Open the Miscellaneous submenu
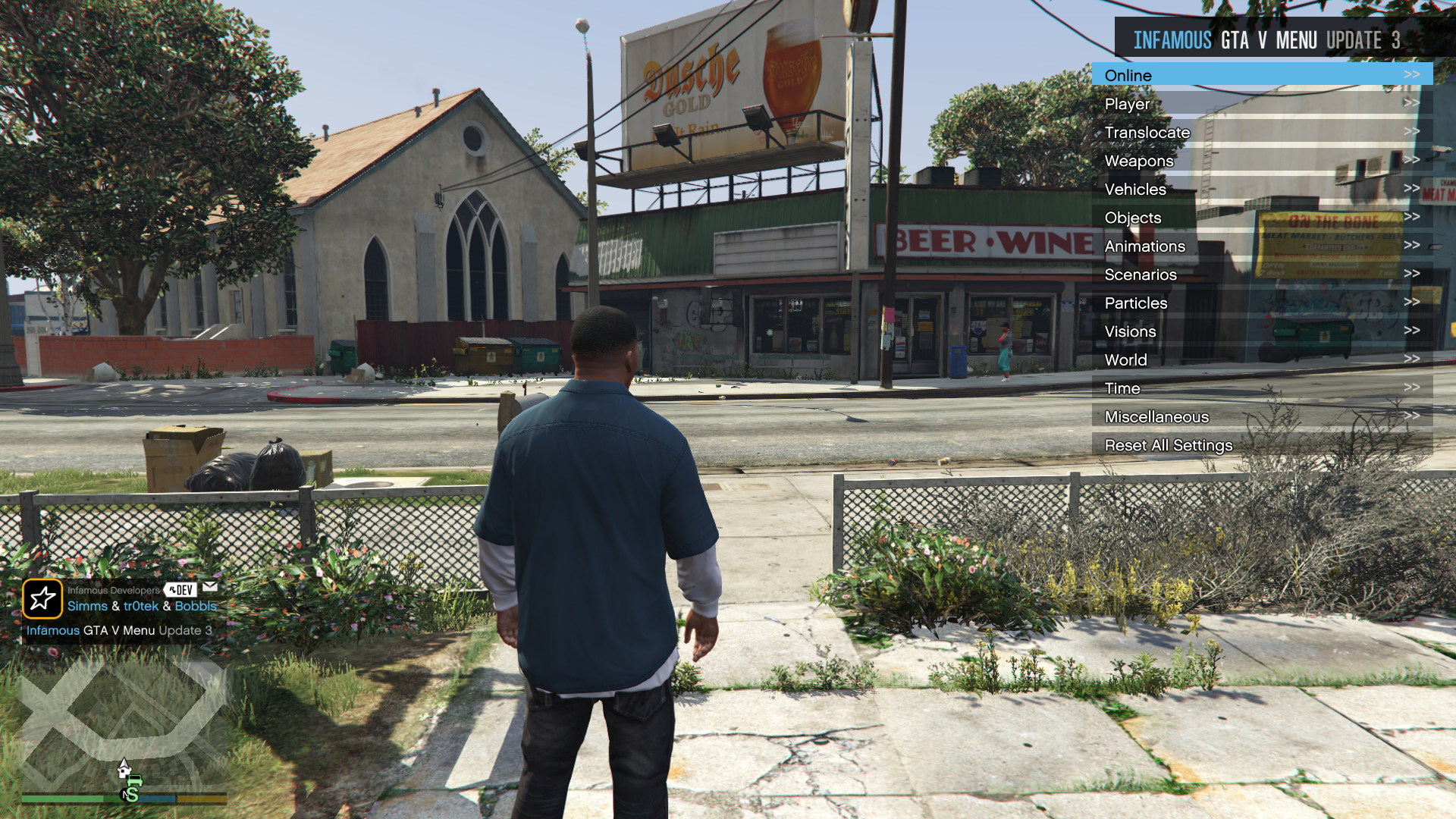 coord(1261,417)
